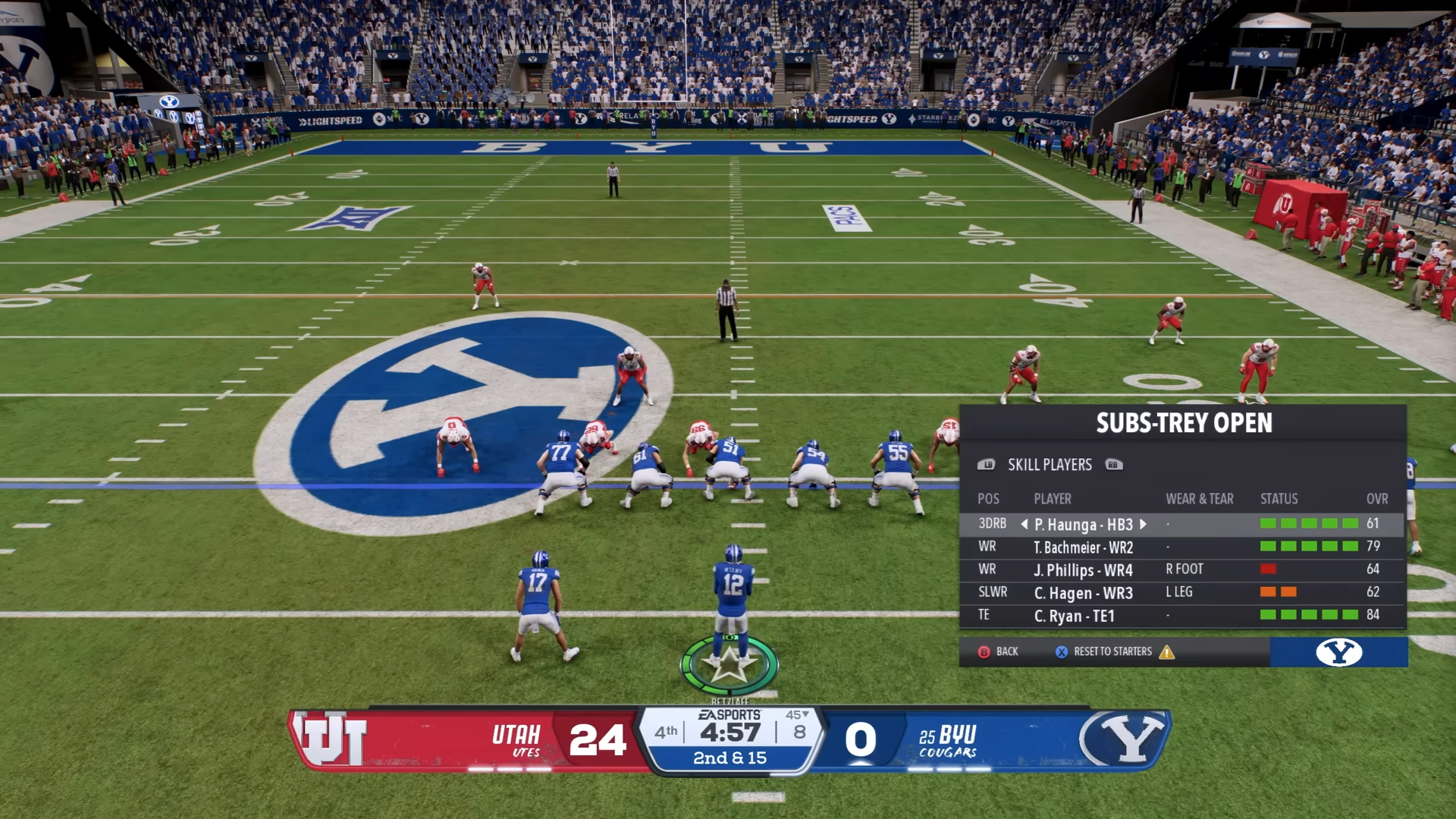Choose the C. Ryan TE1 row
This screenshot has height=819, width=1456.
1074,615
